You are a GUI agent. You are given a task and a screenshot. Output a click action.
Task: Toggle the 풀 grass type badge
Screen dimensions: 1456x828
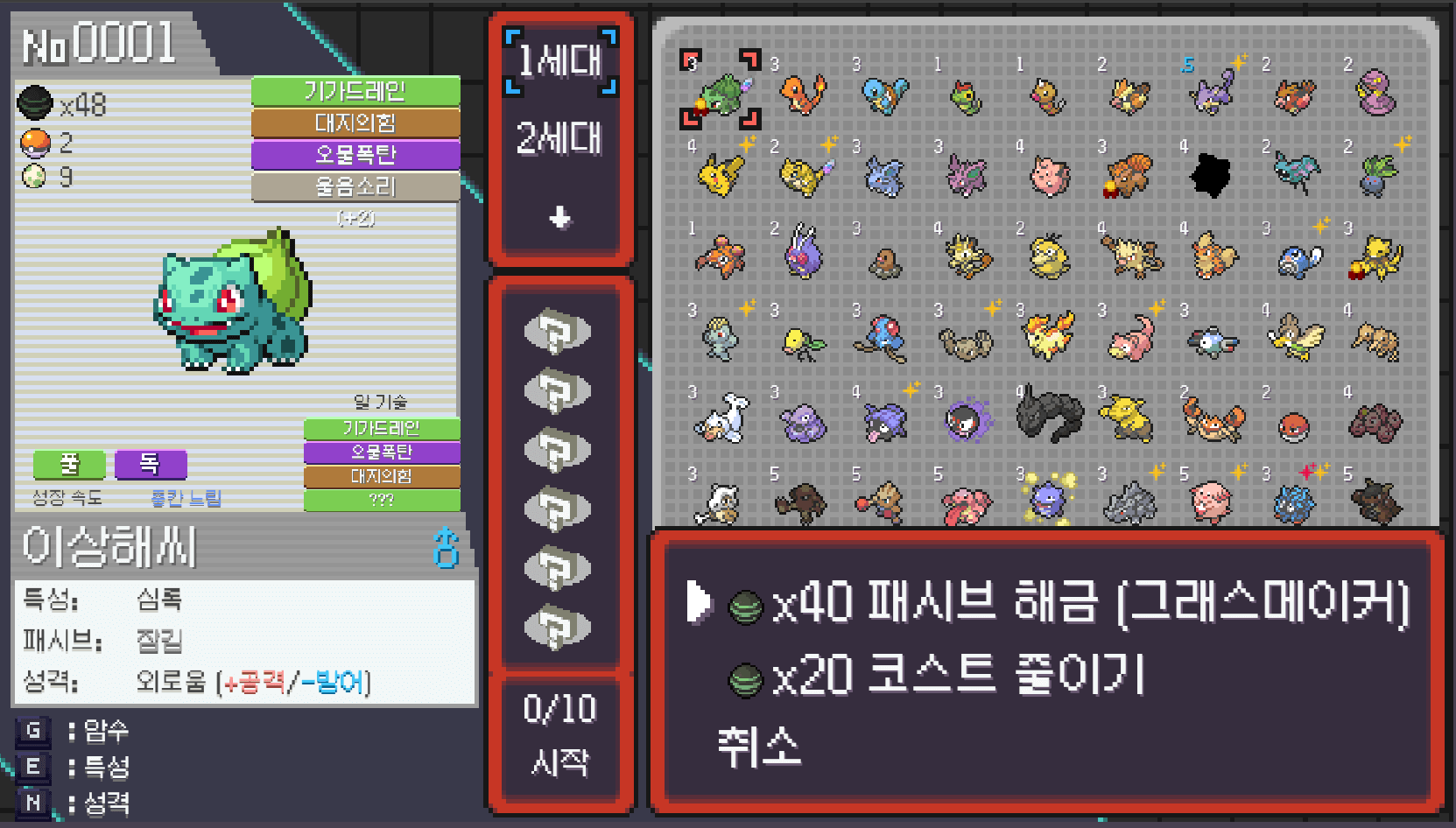(68, 465)
